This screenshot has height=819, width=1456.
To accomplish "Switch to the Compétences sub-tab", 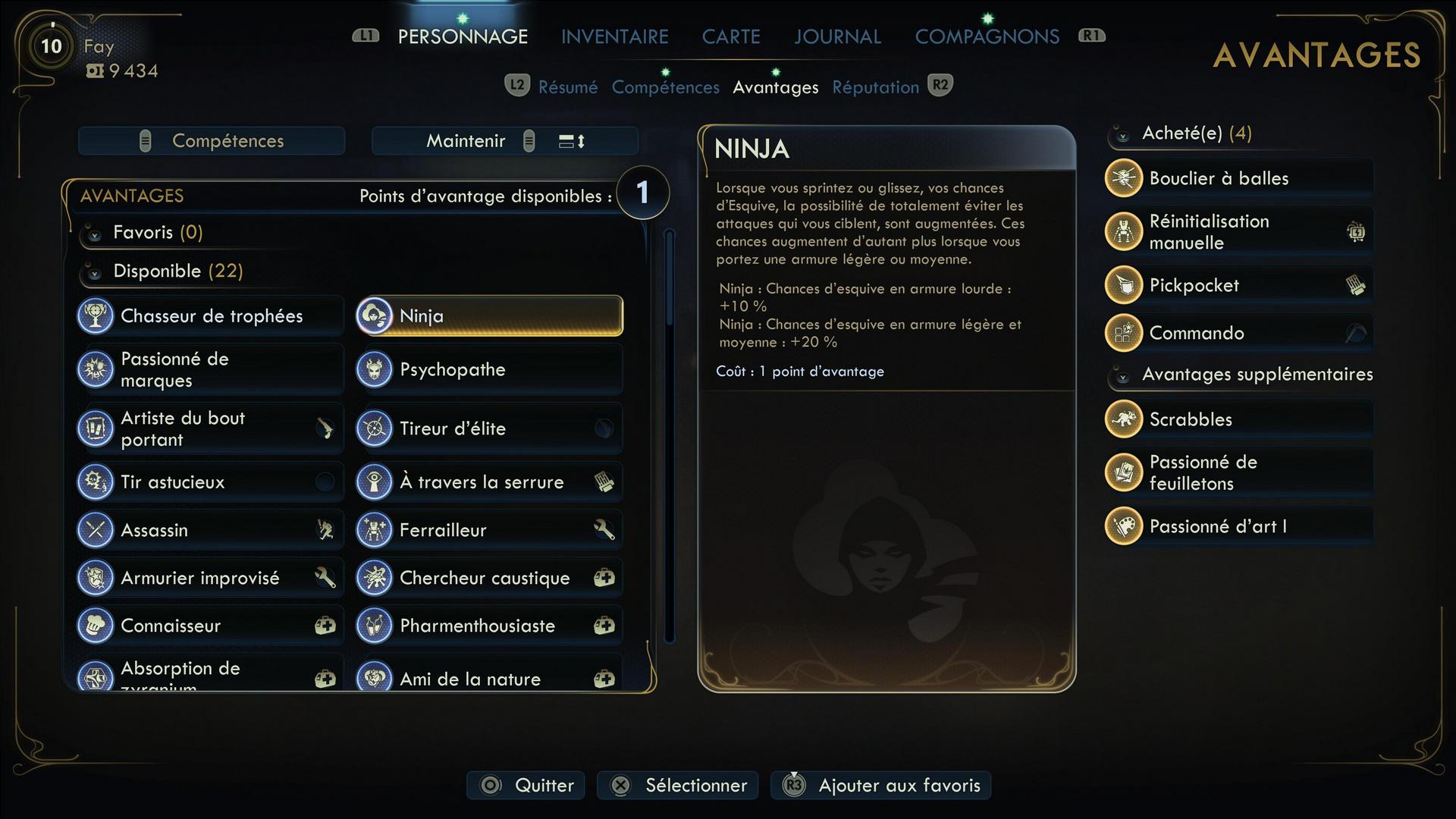I will tap(665, 87).
